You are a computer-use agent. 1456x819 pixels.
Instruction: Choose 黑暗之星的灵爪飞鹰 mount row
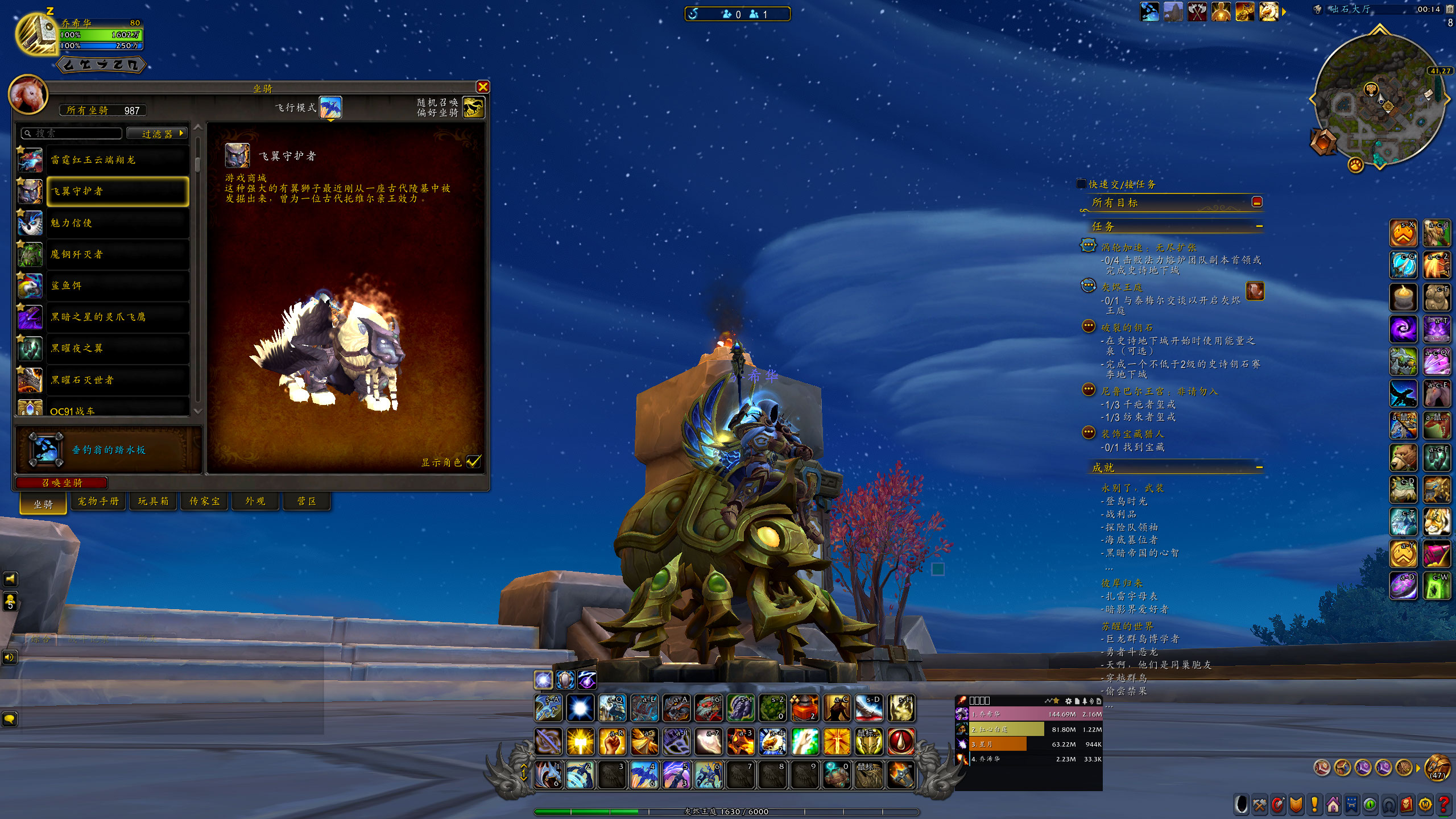coord(117,317)
